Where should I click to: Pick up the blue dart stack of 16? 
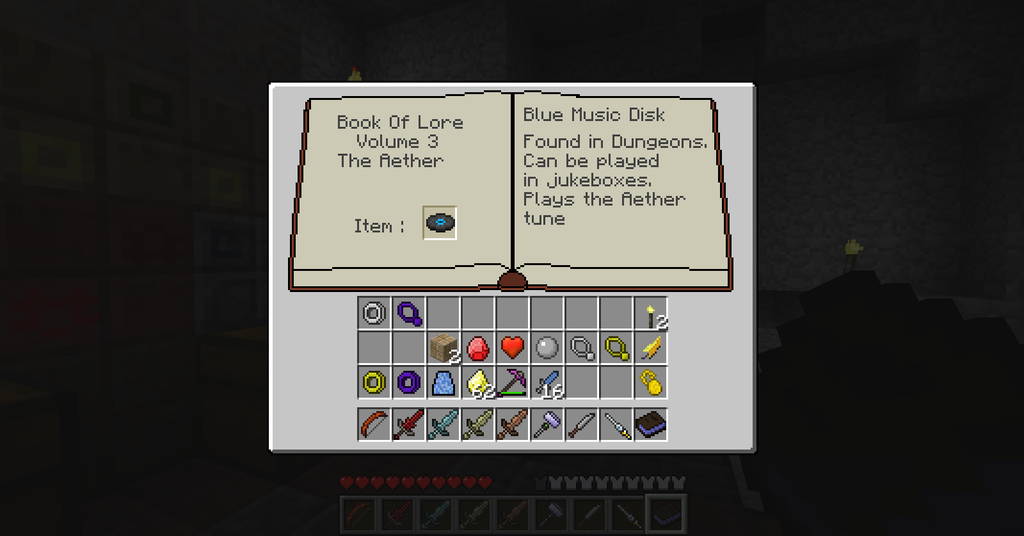(547, 382)
